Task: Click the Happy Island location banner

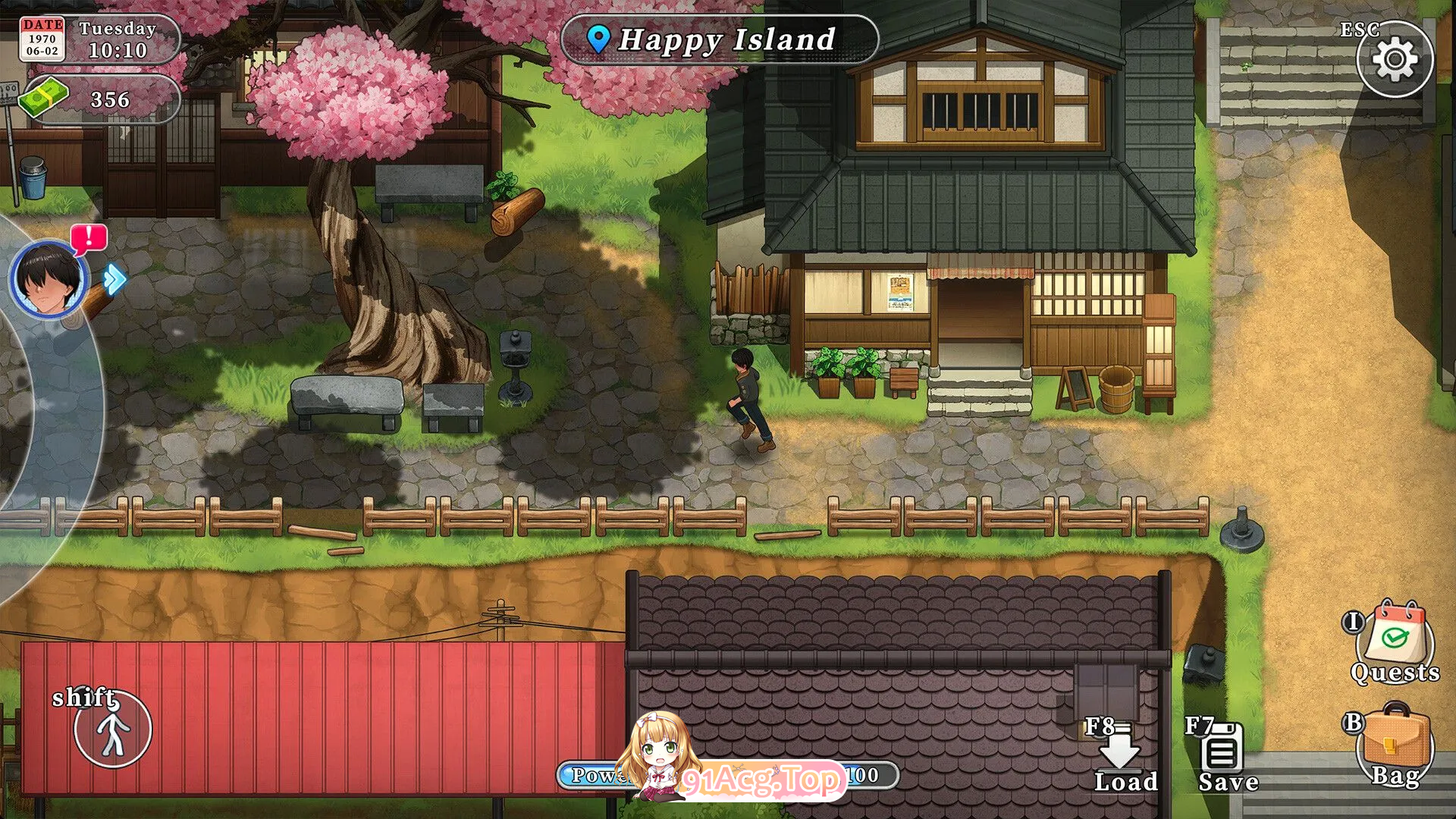Action: coord(719,39)
